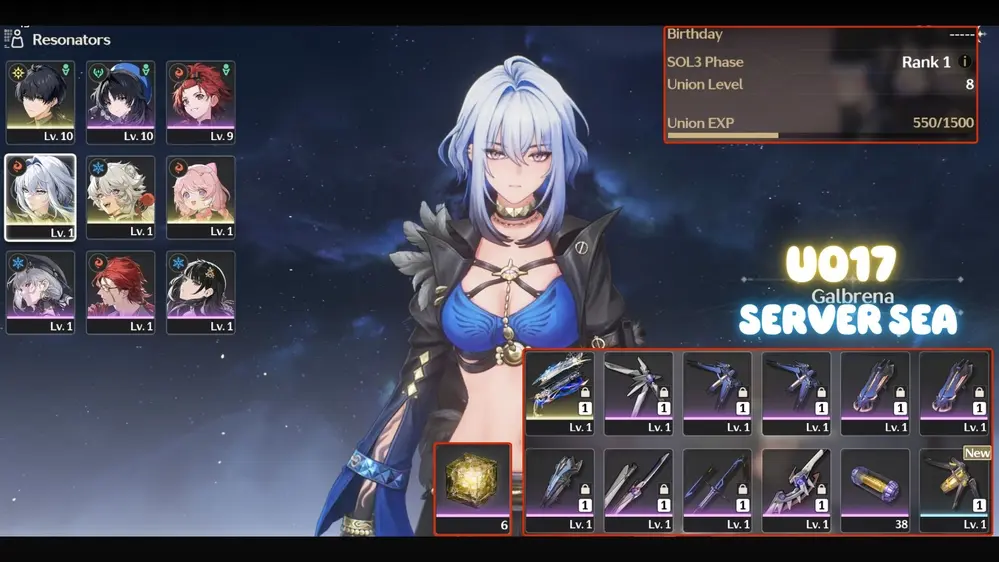This screenshot has width=999, height=562.
Task: Select the black-haired male resonator at Lv. 10
Action: point(40,102)
